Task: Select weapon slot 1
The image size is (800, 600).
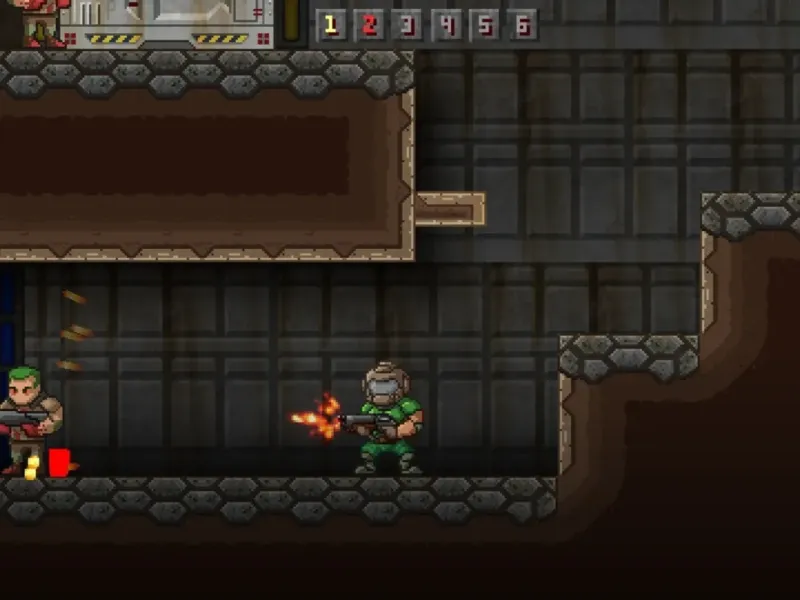Action: pyautogui.click(x=331, y=25)
